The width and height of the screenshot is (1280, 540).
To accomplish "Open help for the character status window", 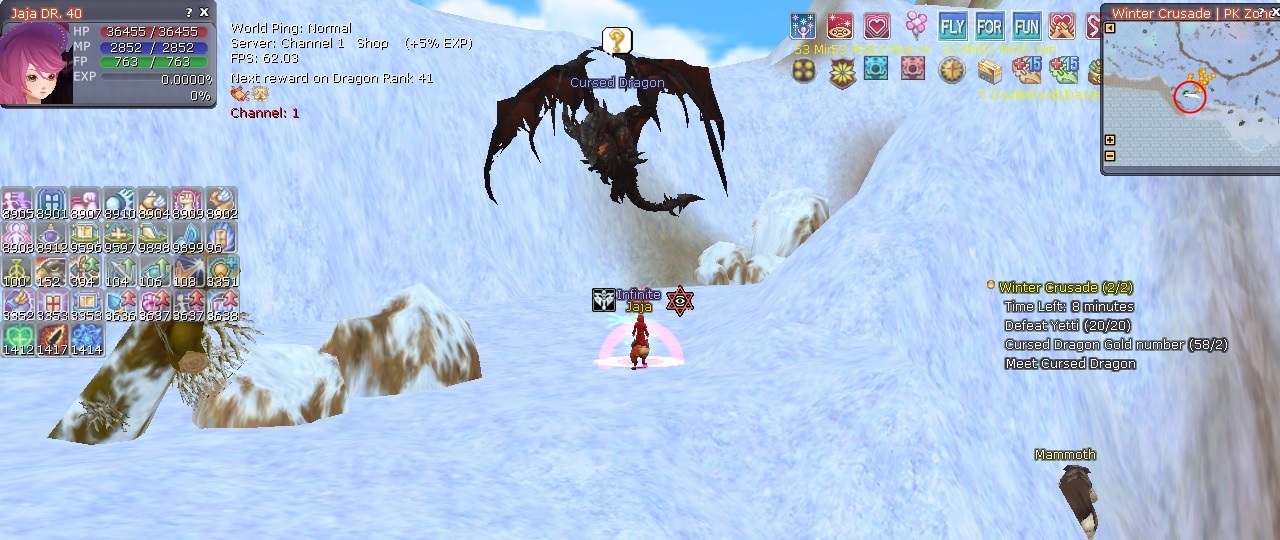I will tap(189, 13).
